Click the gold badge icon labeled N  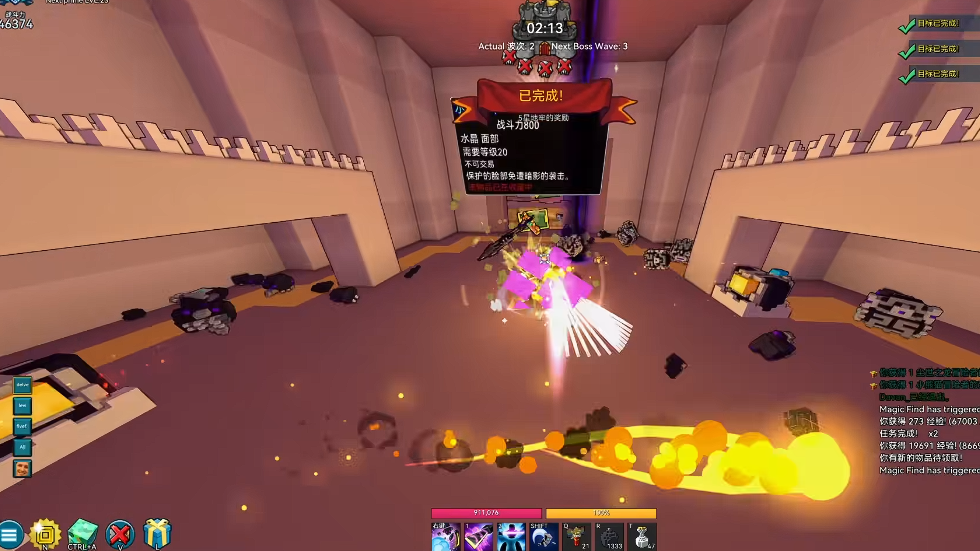tap(45, 534)
